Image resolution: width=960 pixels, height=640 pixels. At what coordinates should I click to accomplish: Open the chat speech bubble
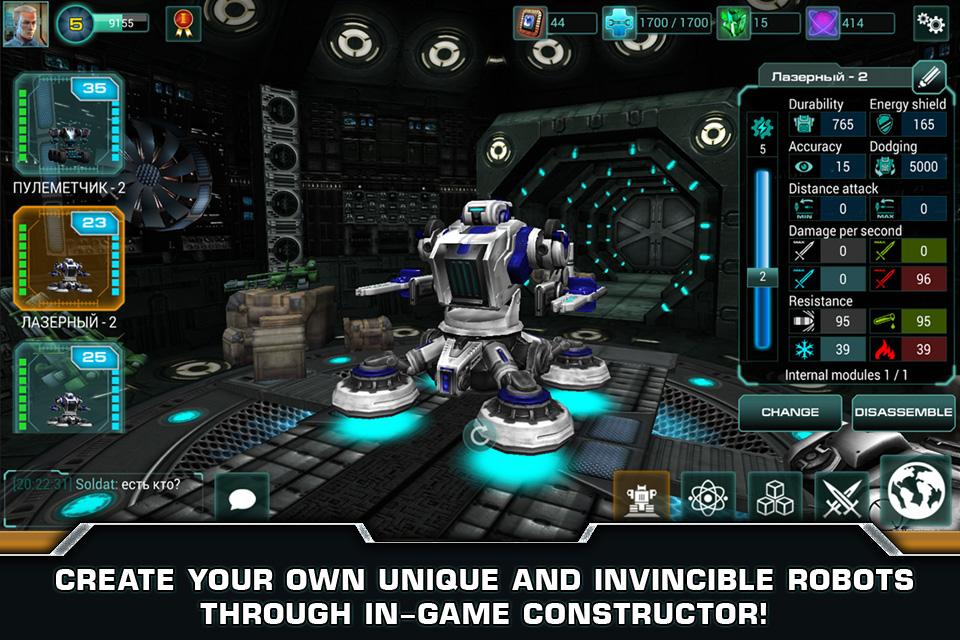241,497
